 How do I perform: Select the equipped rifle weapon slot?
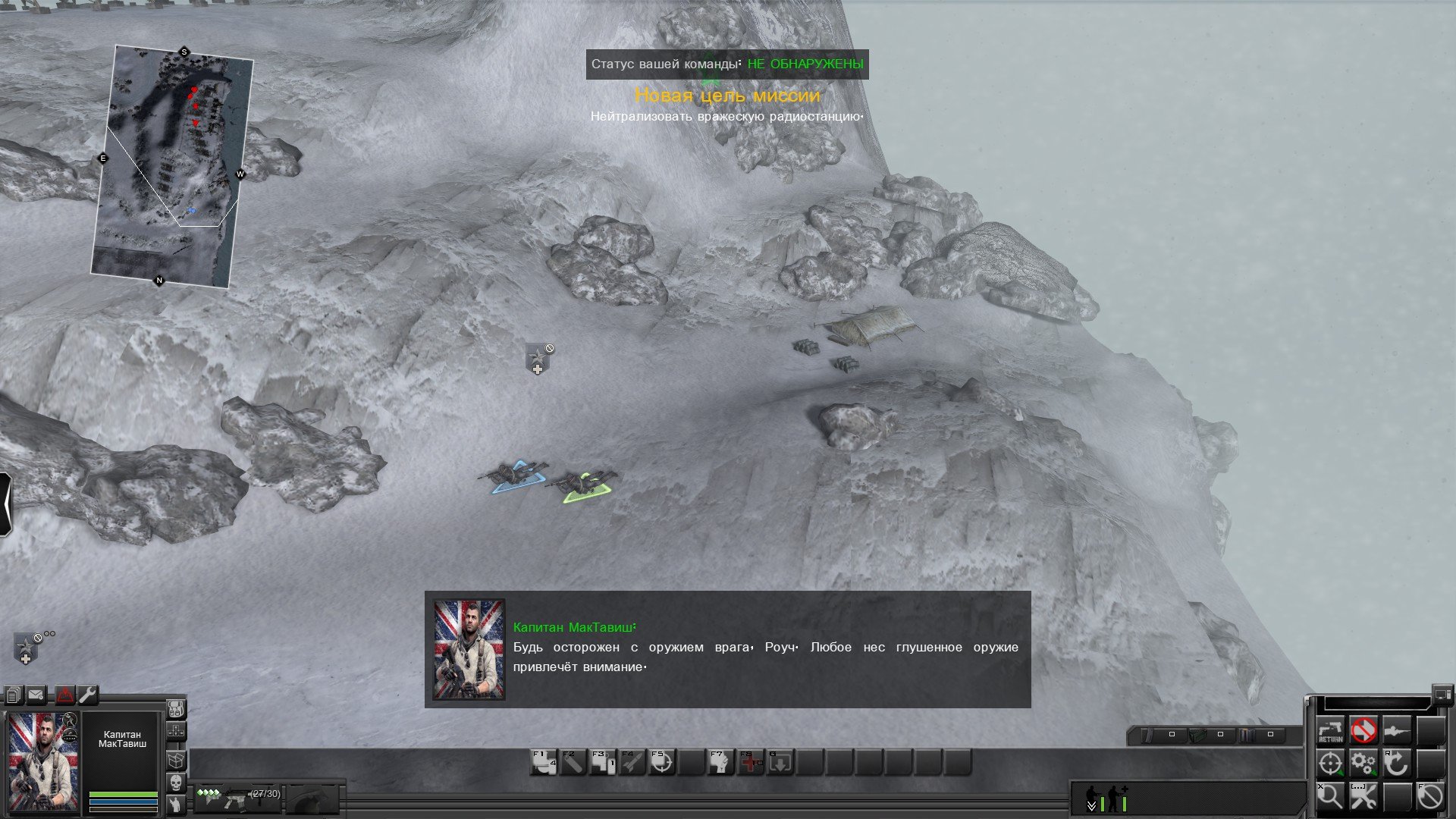click(x=238, y=798)
